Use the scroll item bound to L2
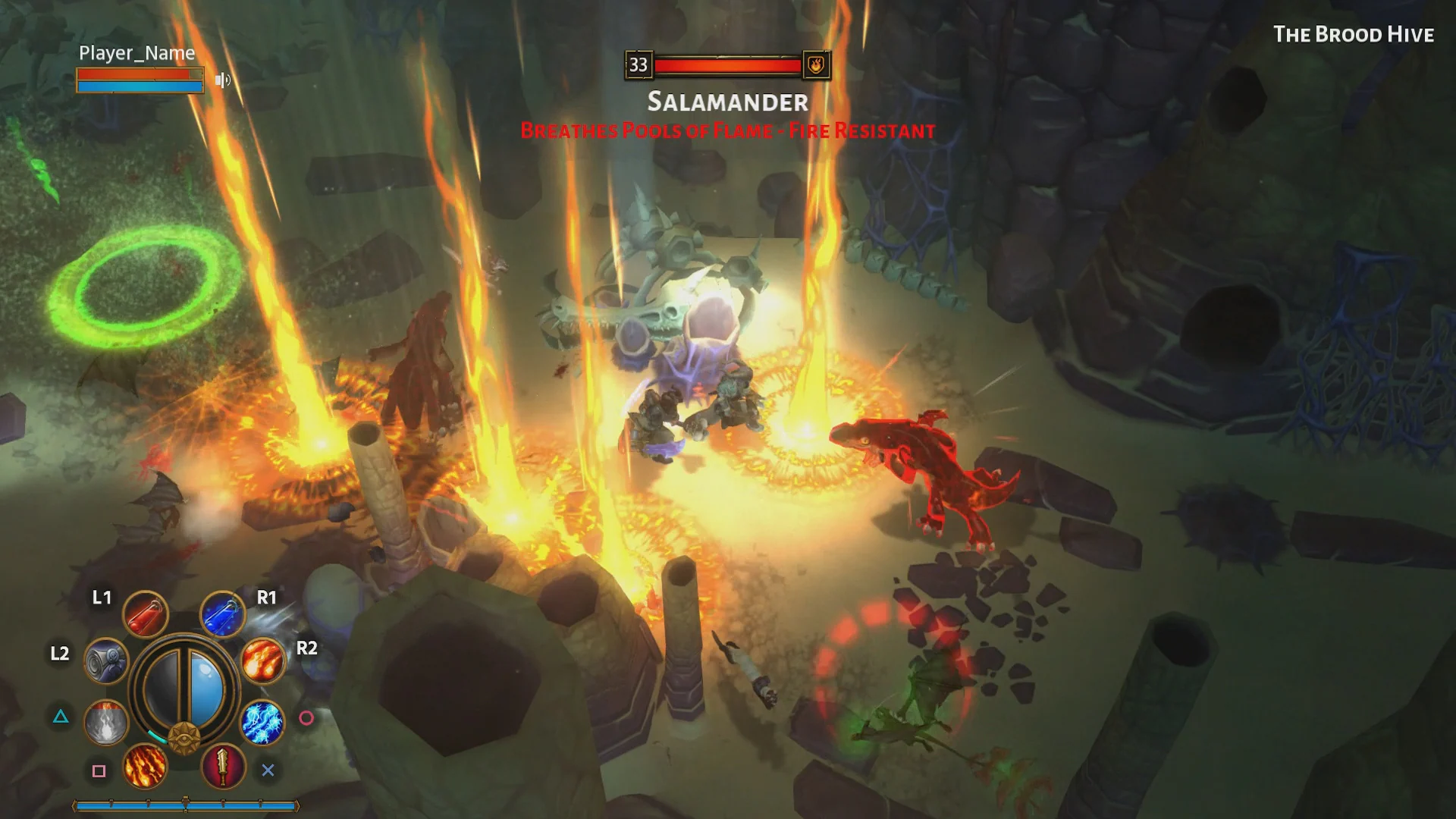1456x819 pixels. click(x=105, y=659)
